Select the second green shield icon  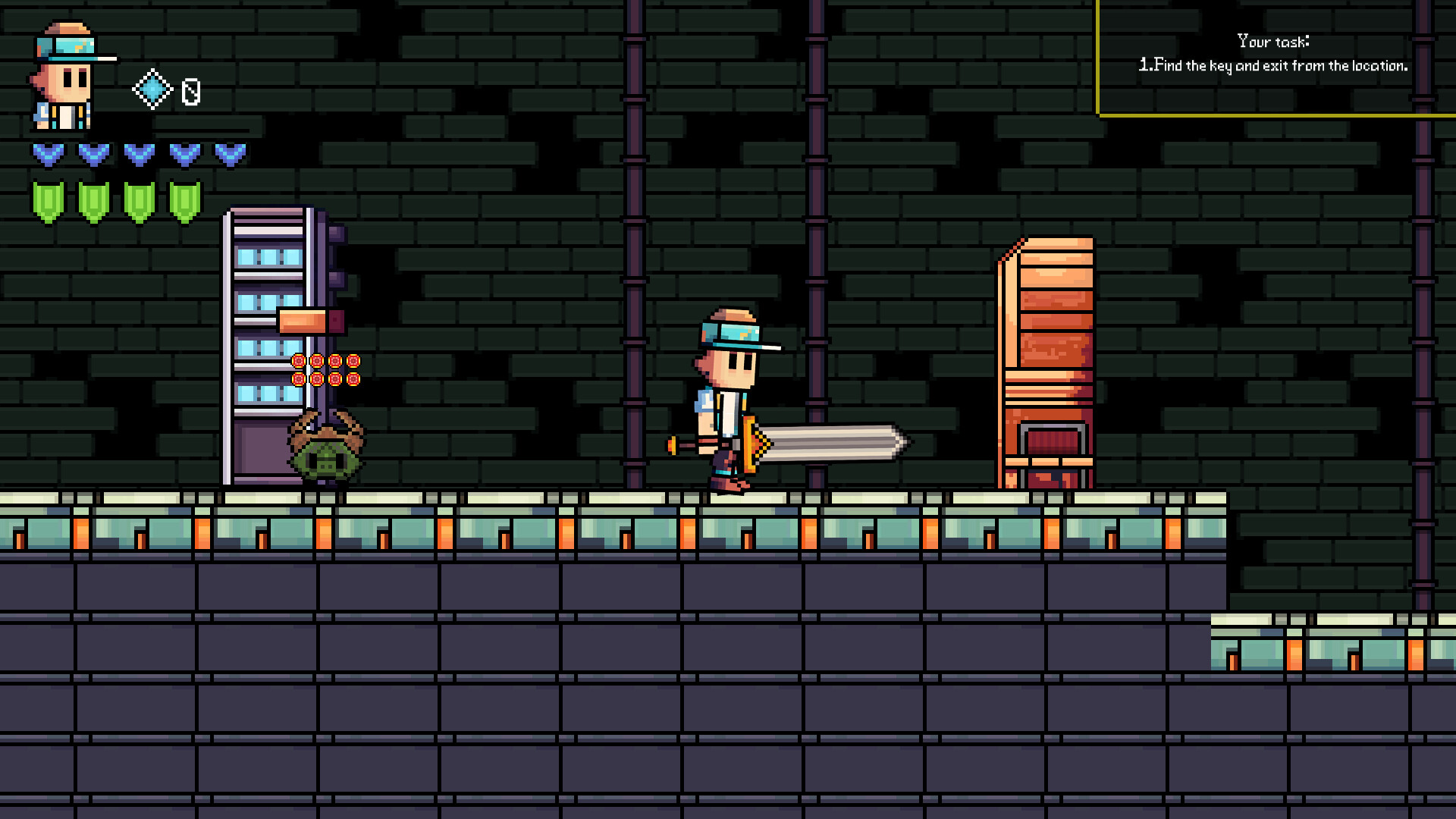[x=92, y=199]
